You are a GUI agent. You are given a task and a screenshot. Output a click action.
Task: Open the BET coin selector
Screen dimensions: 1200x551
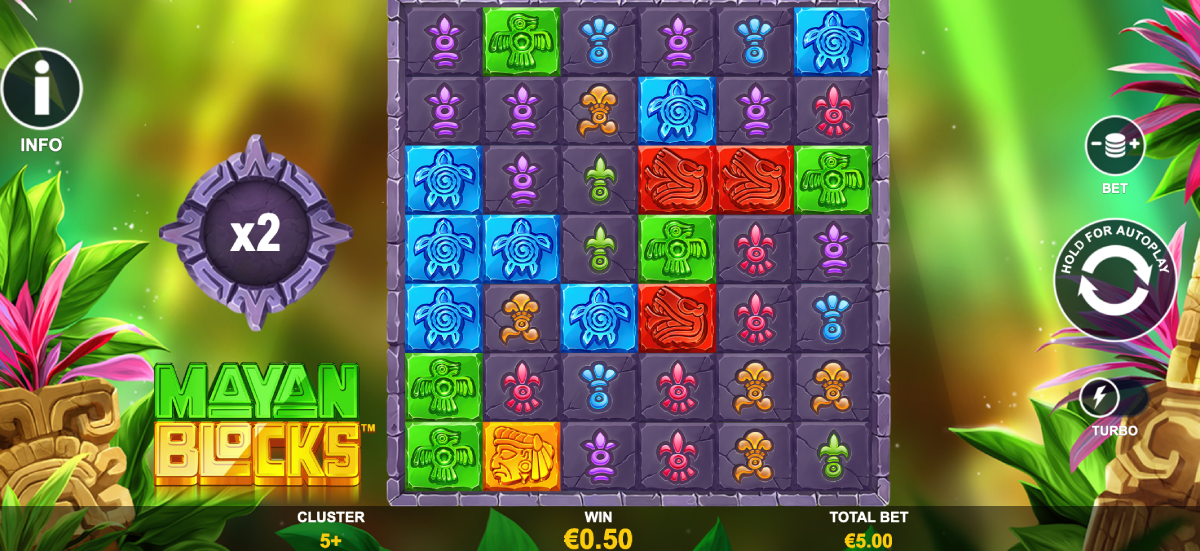click(1114, 146)
